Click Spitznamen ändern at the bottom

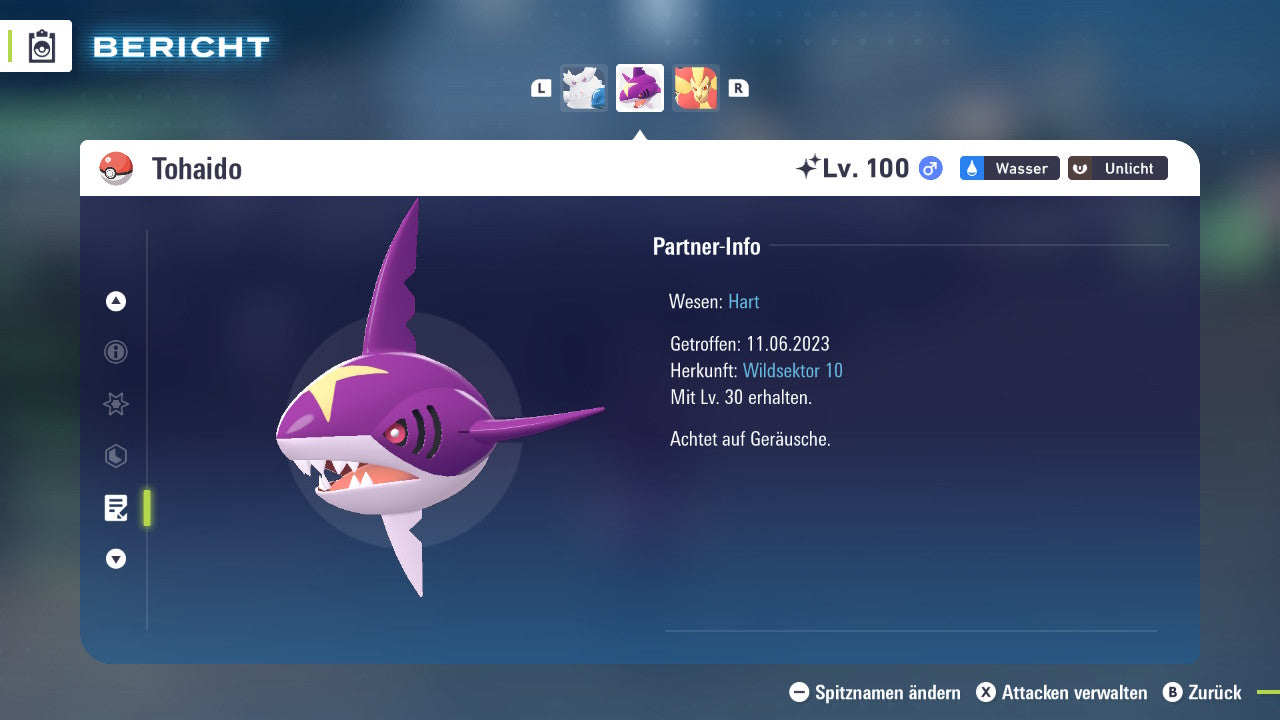coord(877,692)
